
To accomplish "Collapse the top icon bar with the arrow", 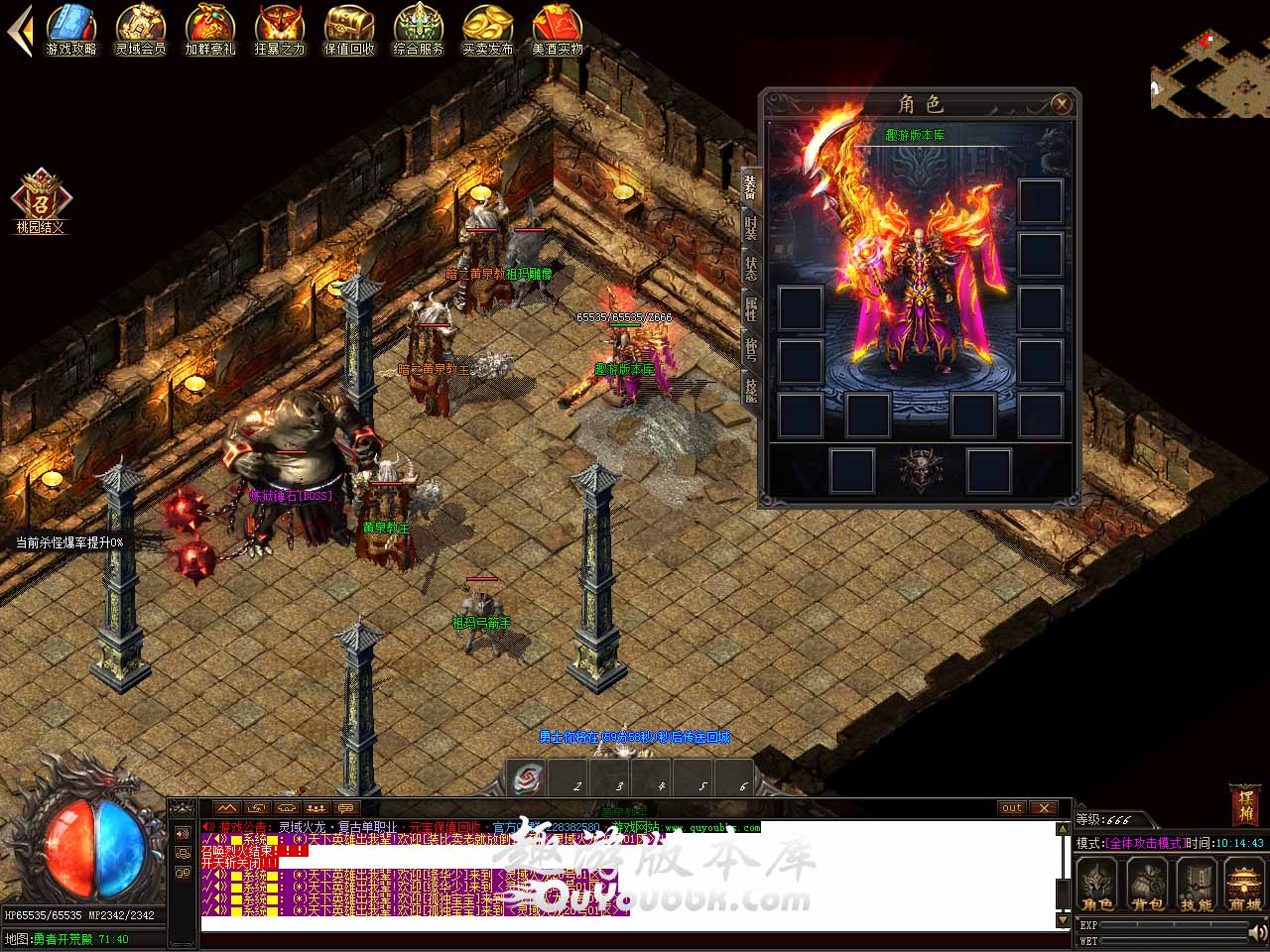I will (x=19, y=30).
